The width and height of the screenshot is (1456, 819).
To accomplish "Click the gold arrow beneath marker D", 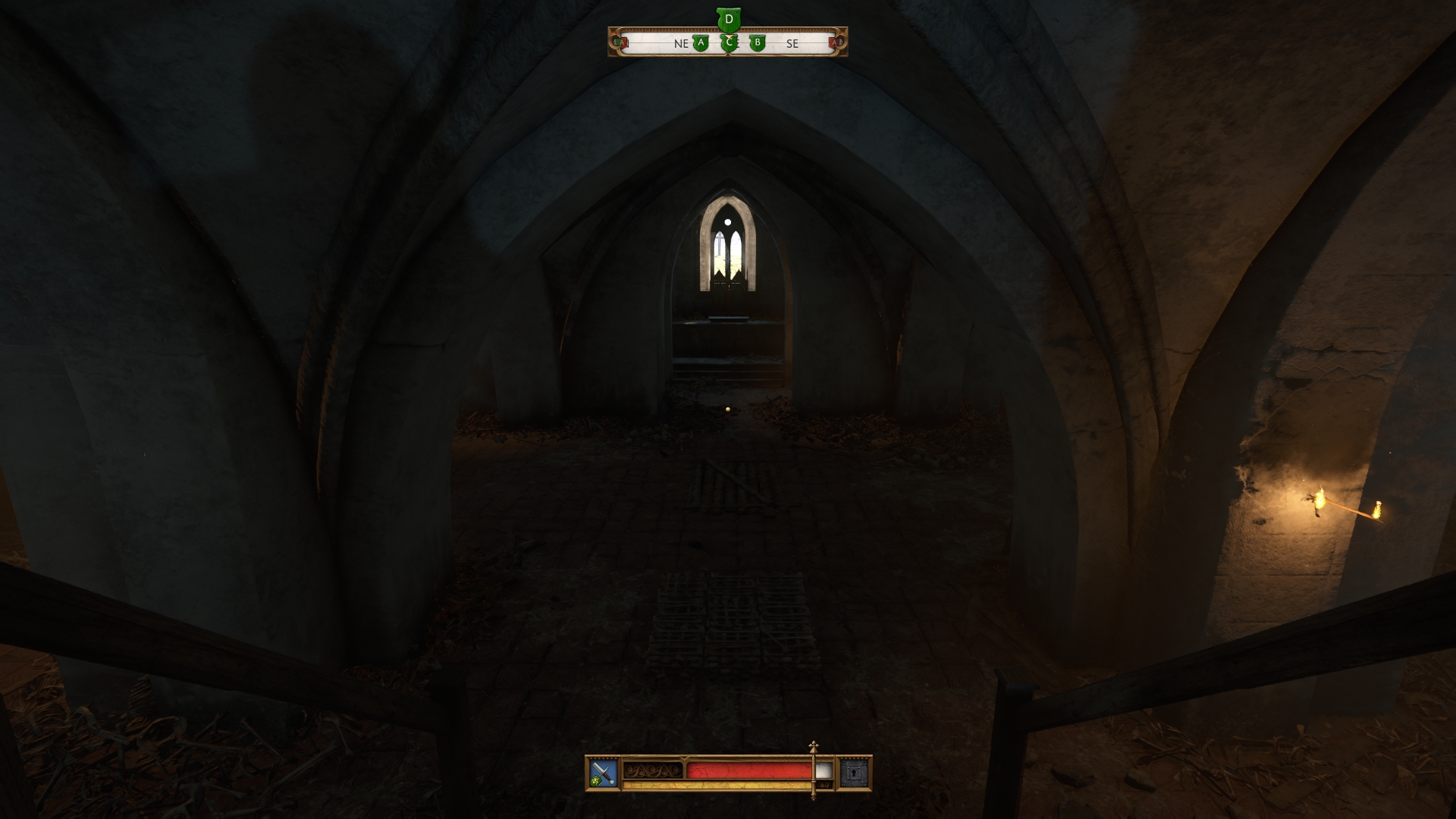I will (x=730, y=36).
